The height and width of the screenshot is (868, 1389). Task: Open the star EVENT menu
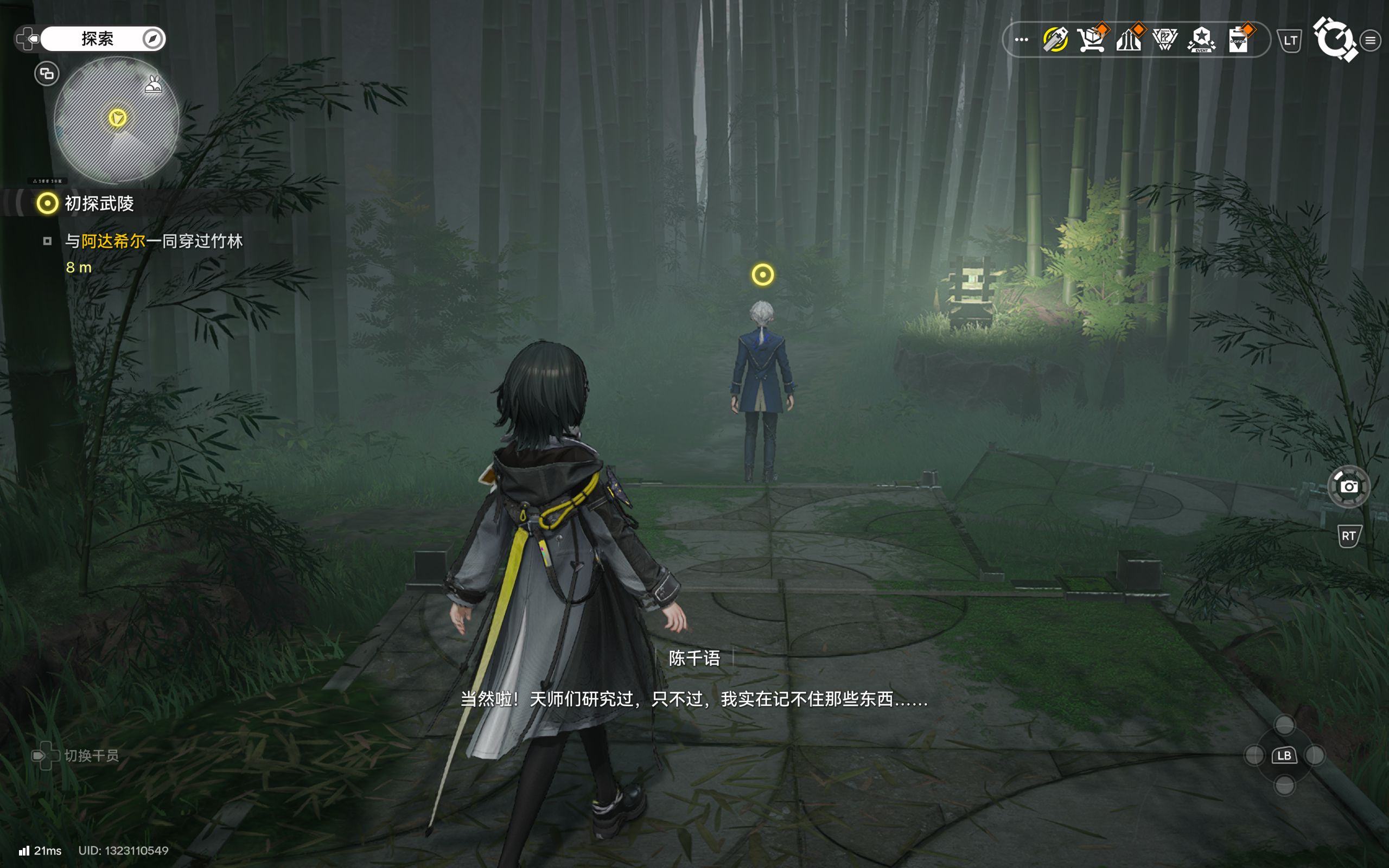1201,40
